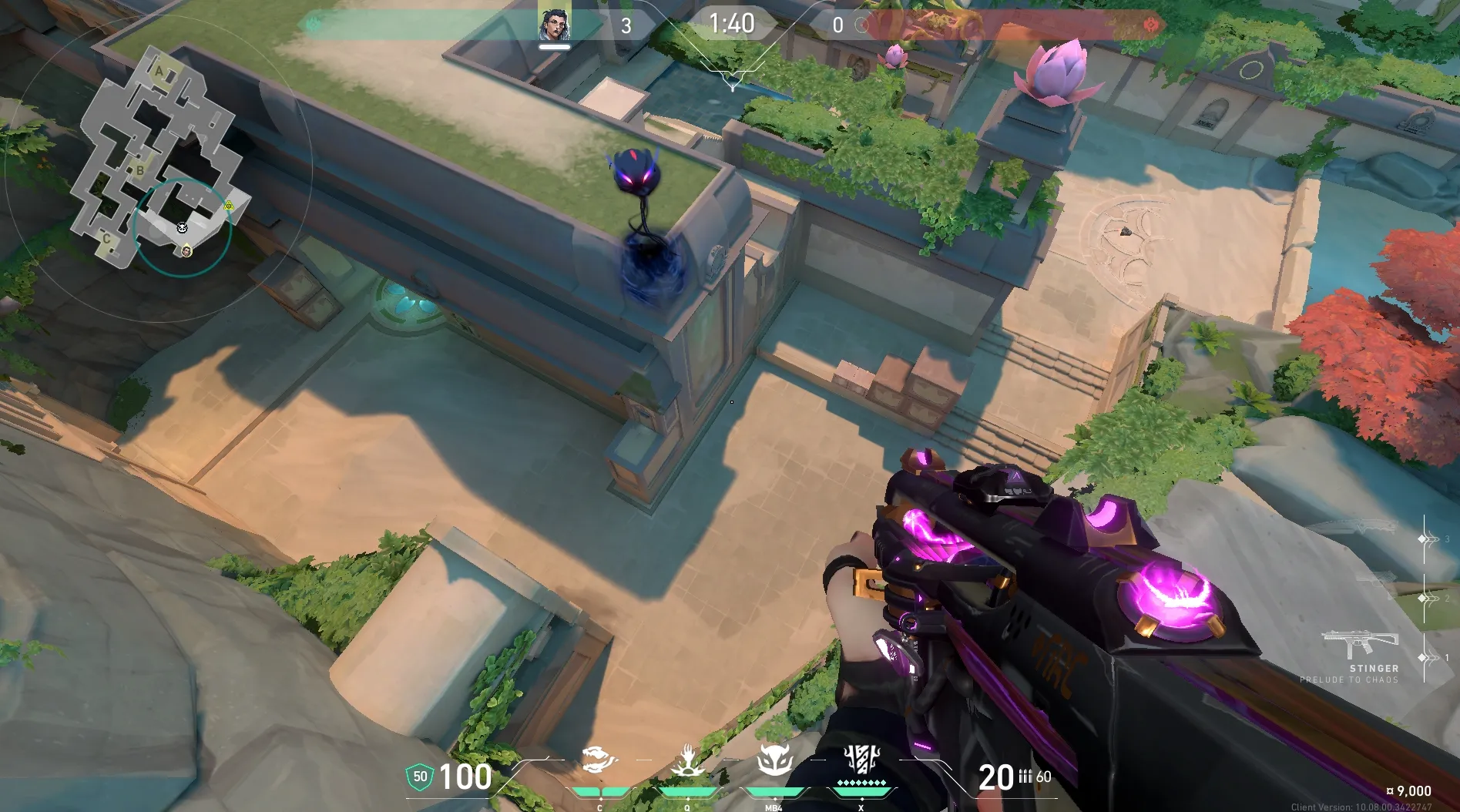
Task: Select the A site marker on the minimap
Action: [159, 72]
